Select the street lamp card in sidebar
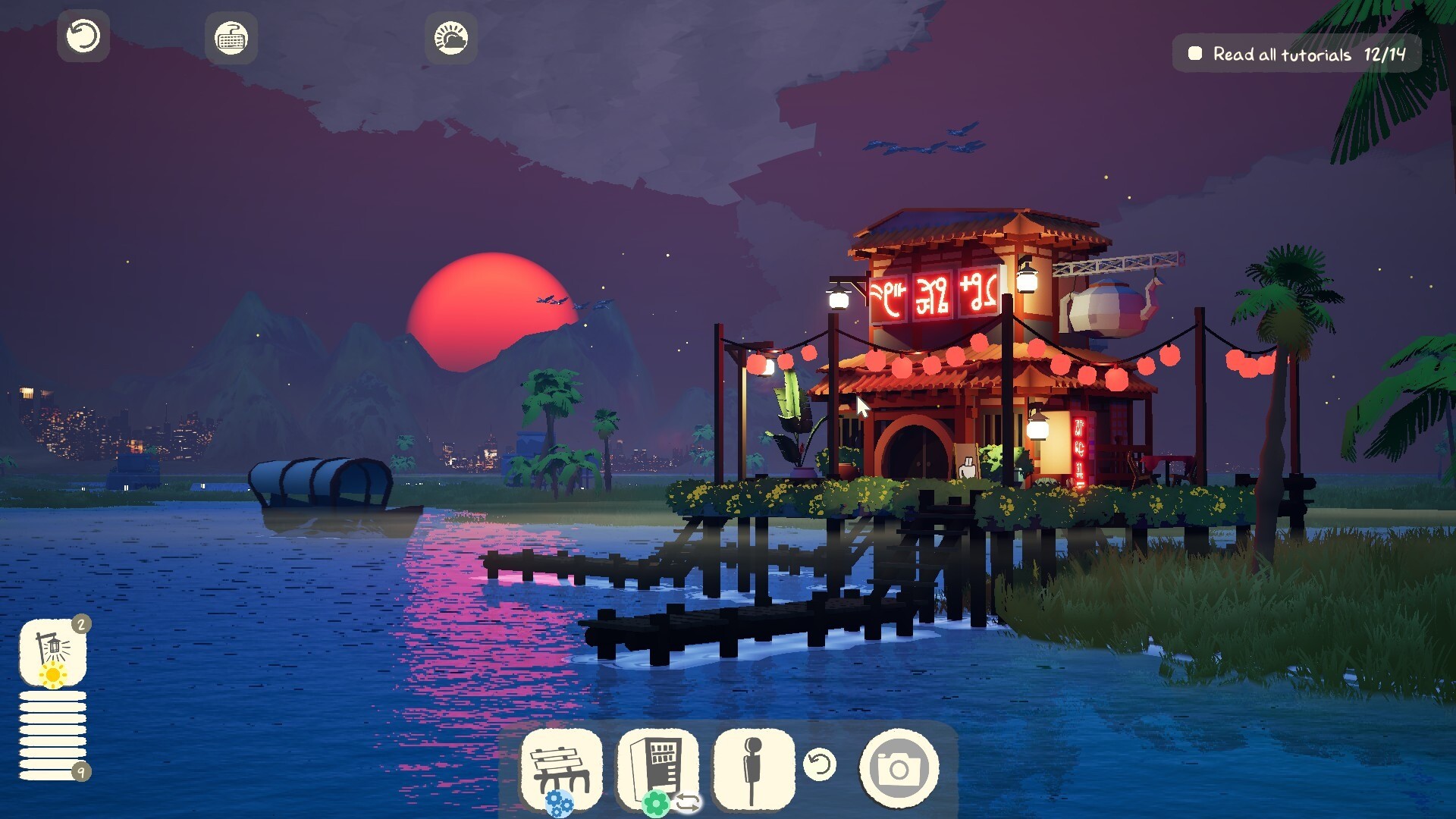Screen dimensions: 1456x819 point(52,648)
